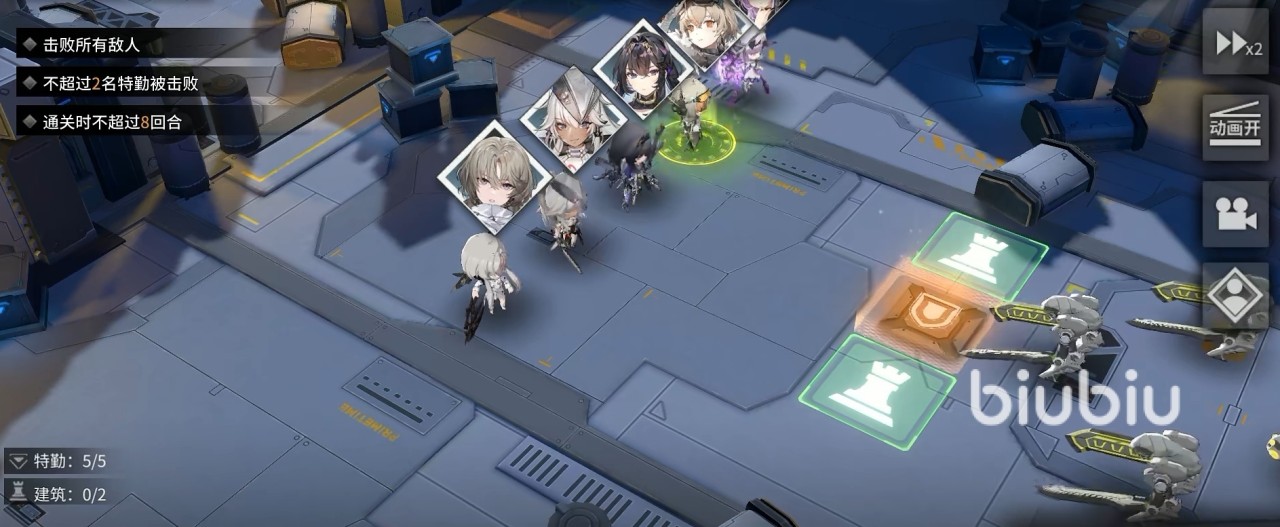Screen dimensions: 1280x527
Task: Toggle the 动画开 animation setting
Action: click(x=1236, y=125)
